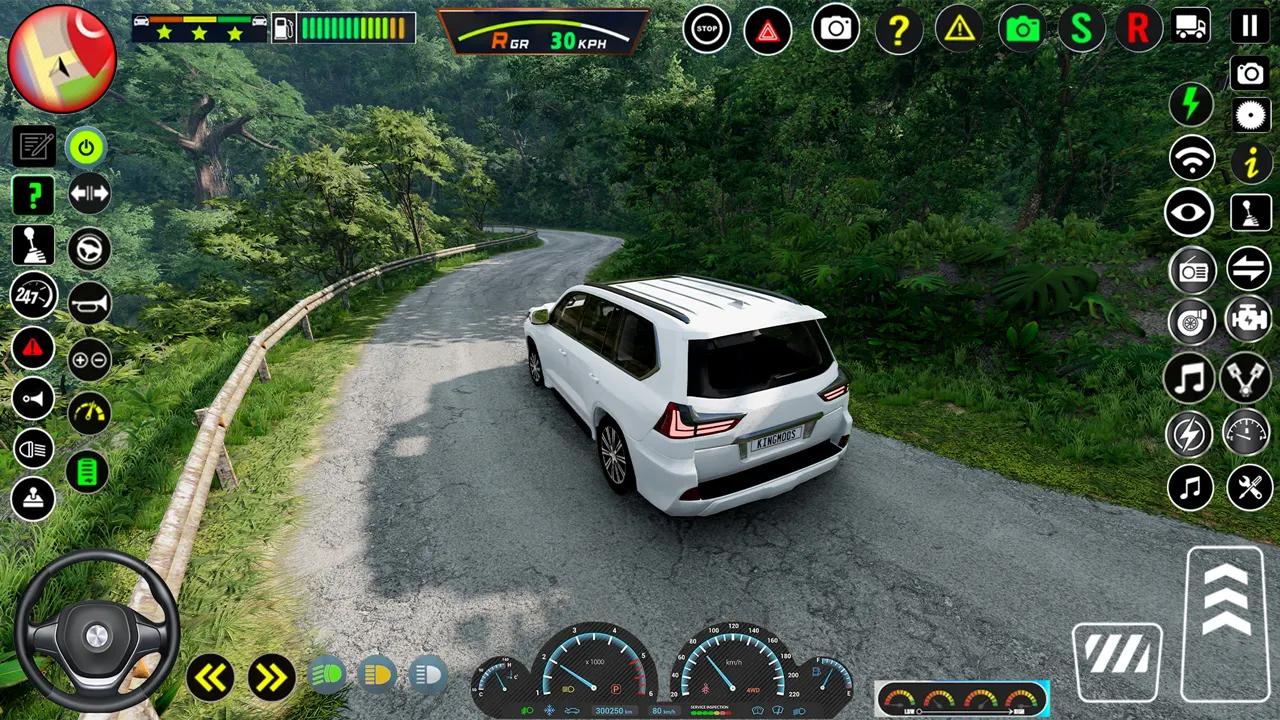Select the green S drive mode
Image resolution: width=1280 pixels, height=720 pixels.
point(1080,29)
